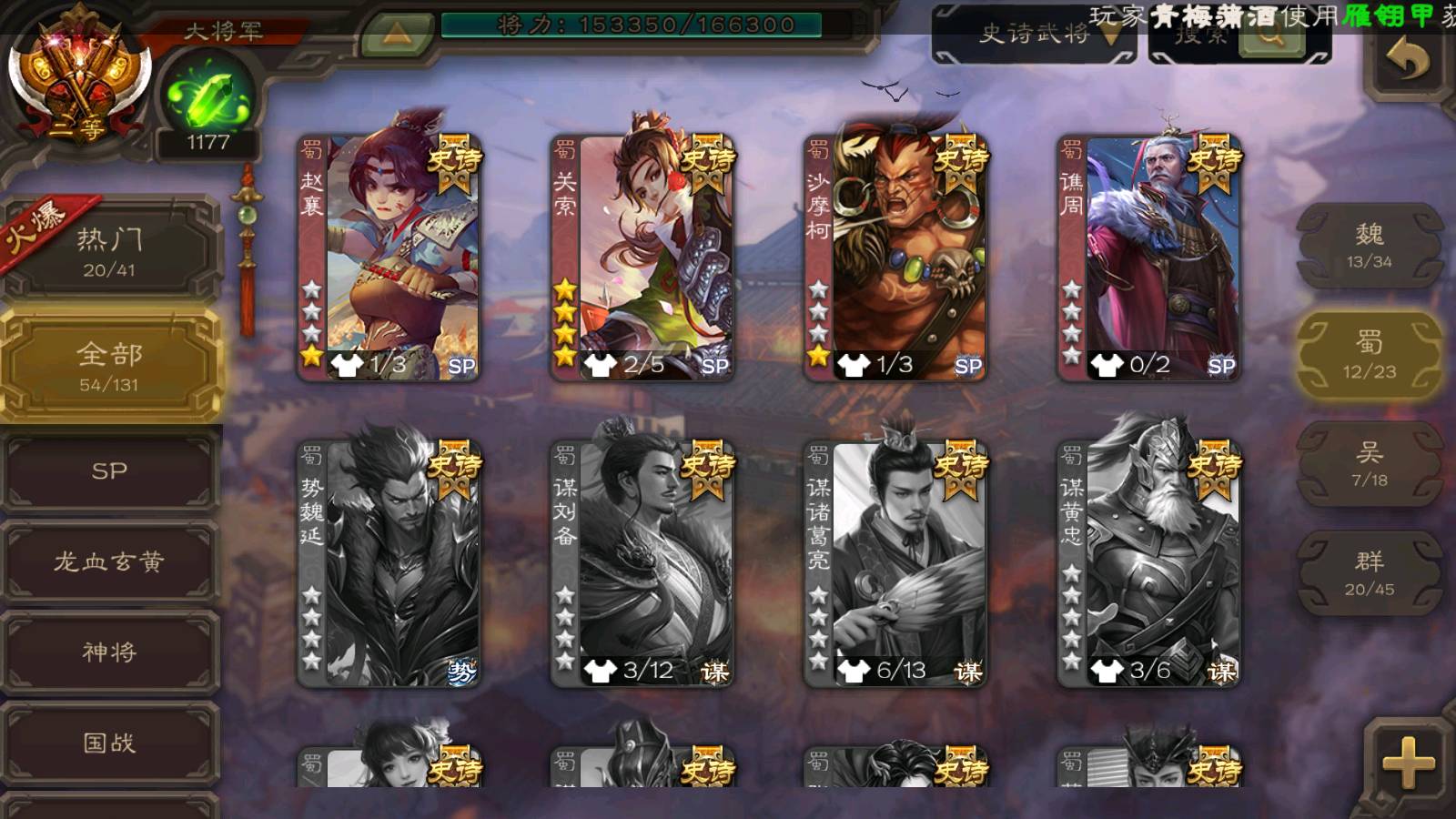Filter generals by 魏 faction
The width and height of the screenshot is (1456, 819).
tap(1369, 246)
